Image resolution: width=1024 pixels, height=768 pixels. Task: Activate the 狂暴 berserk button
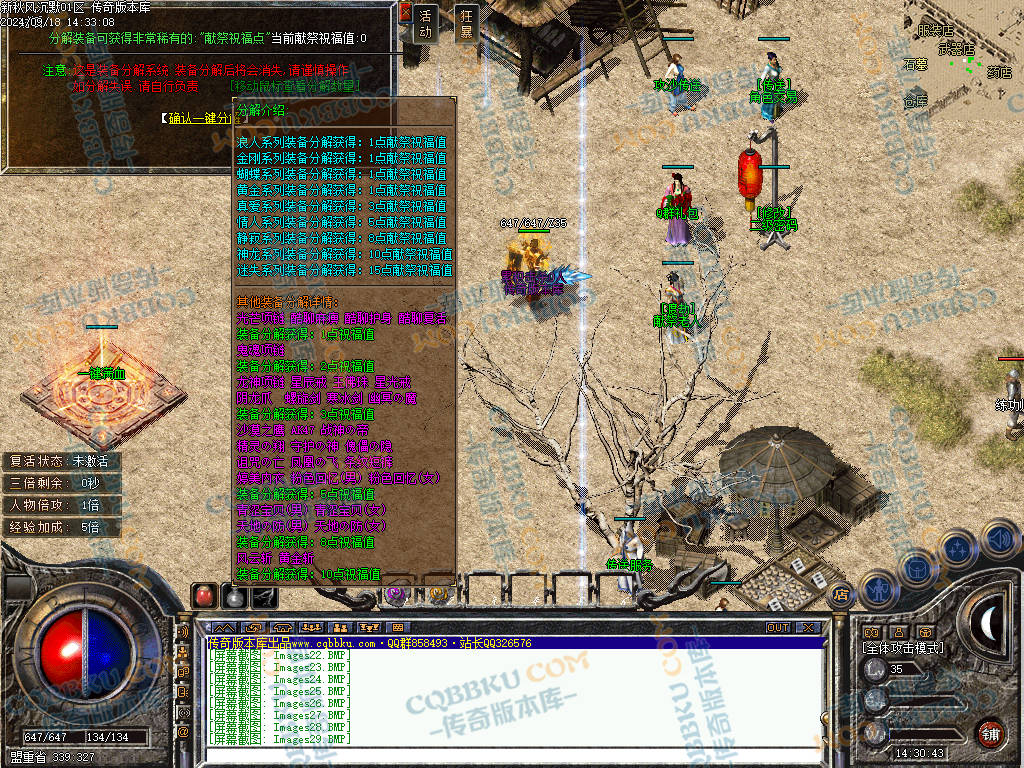pyautogui.click(x=466, y=24)
